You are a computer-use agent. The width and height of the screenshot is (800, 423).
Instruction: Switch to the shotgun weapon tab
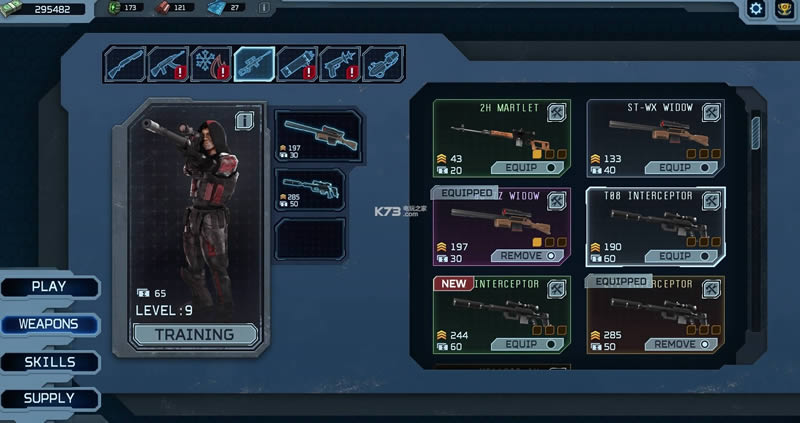[124, 64]
